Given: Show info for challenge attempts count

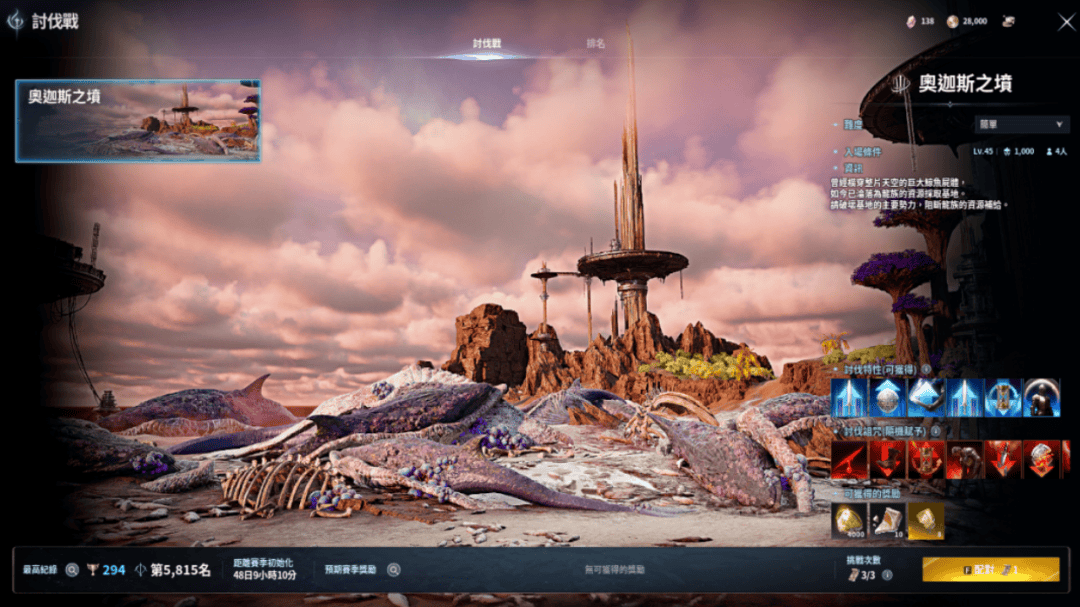Looking at the screenshot, I should (x=887, y=575).
